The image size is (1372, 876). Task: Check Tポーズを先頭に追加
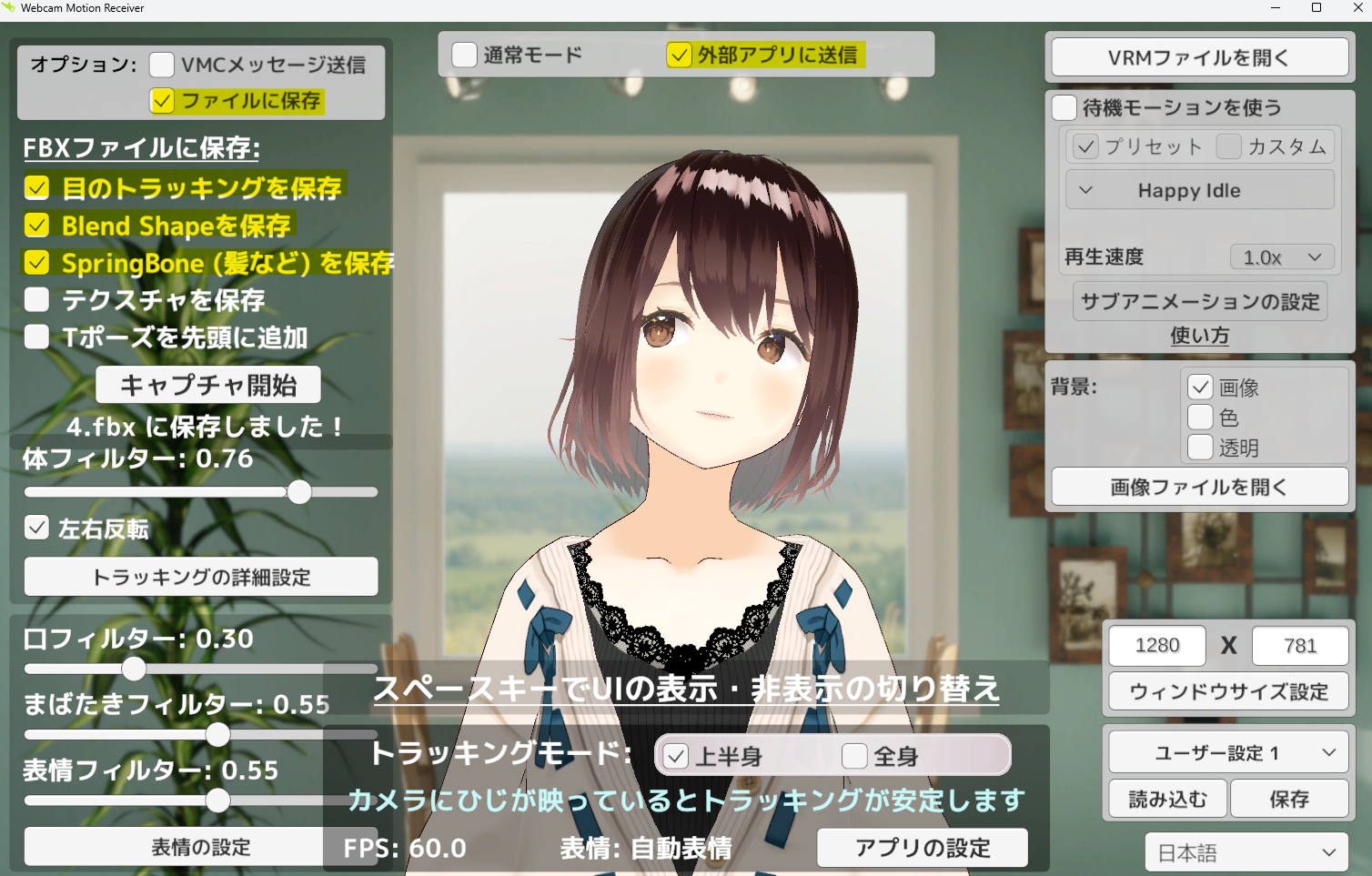point(36,337)
